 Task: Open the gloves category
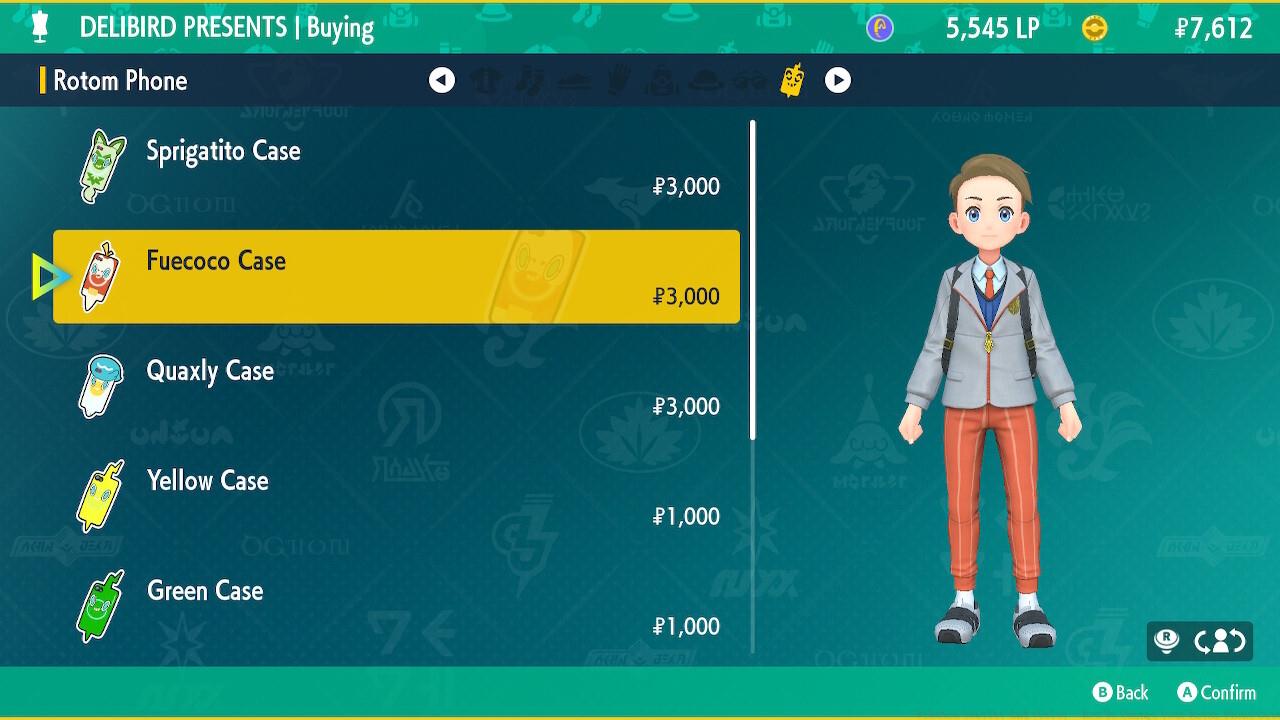[619, 81]
